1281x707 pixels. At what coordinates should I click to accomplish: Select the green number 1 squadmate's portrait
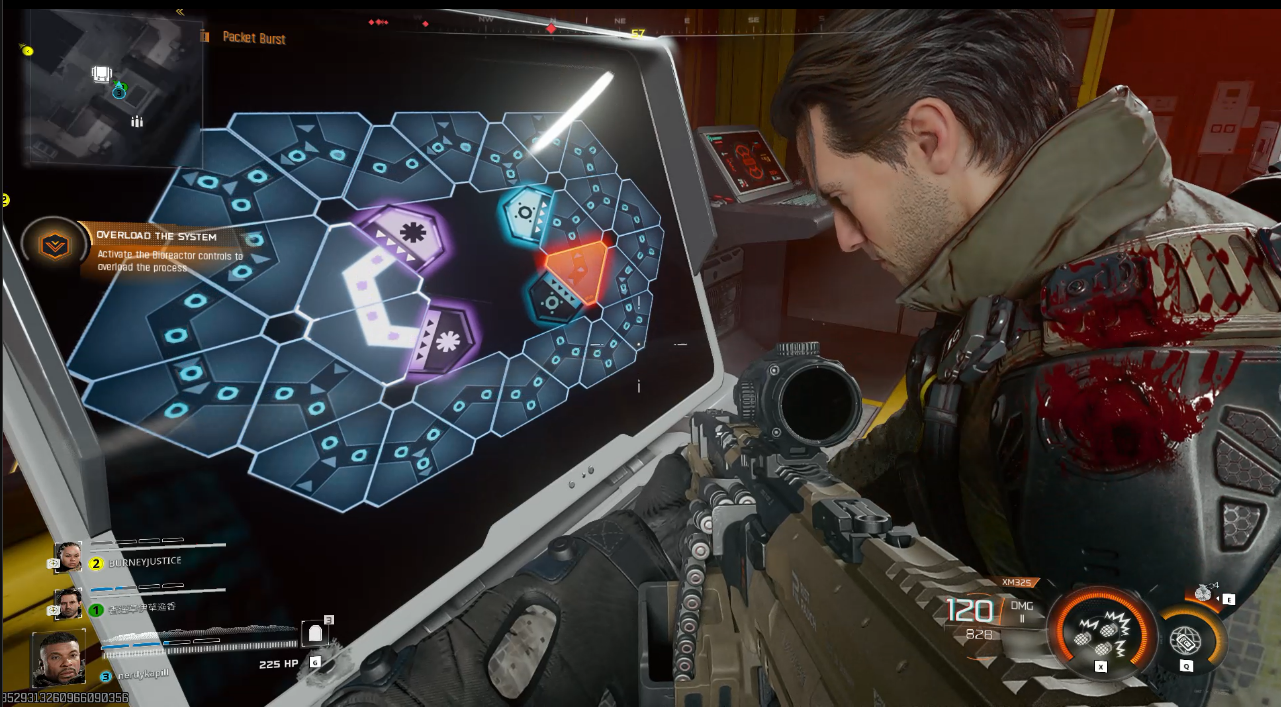(x=68, y=603)
